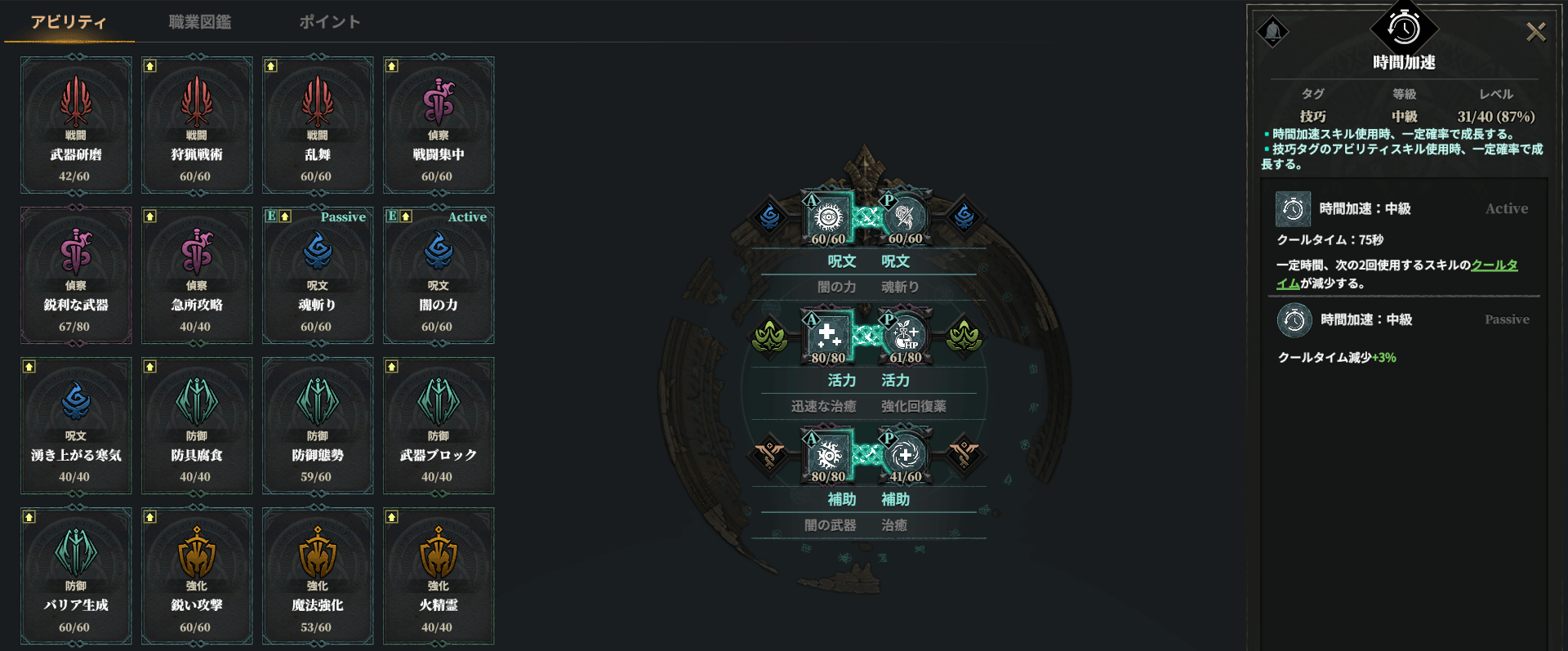Click the 迅速な治癒 active skill slot
The height and width of the screenshot is (651, 1568).
click(829, 336)
